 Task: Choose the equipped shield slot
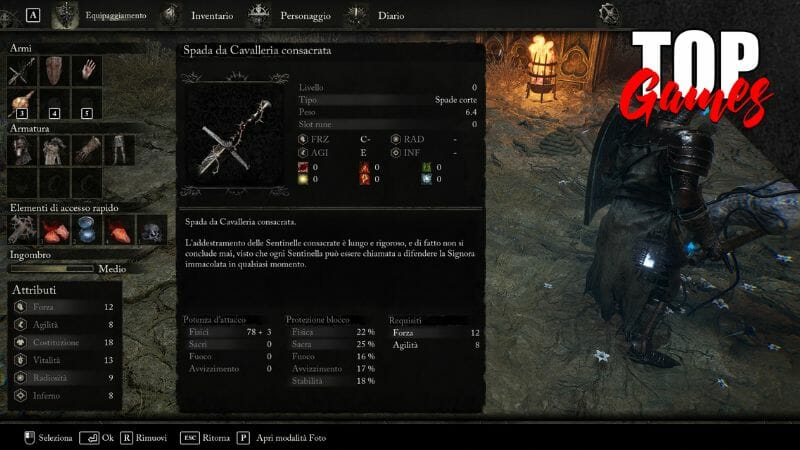(x=55, y=71)
